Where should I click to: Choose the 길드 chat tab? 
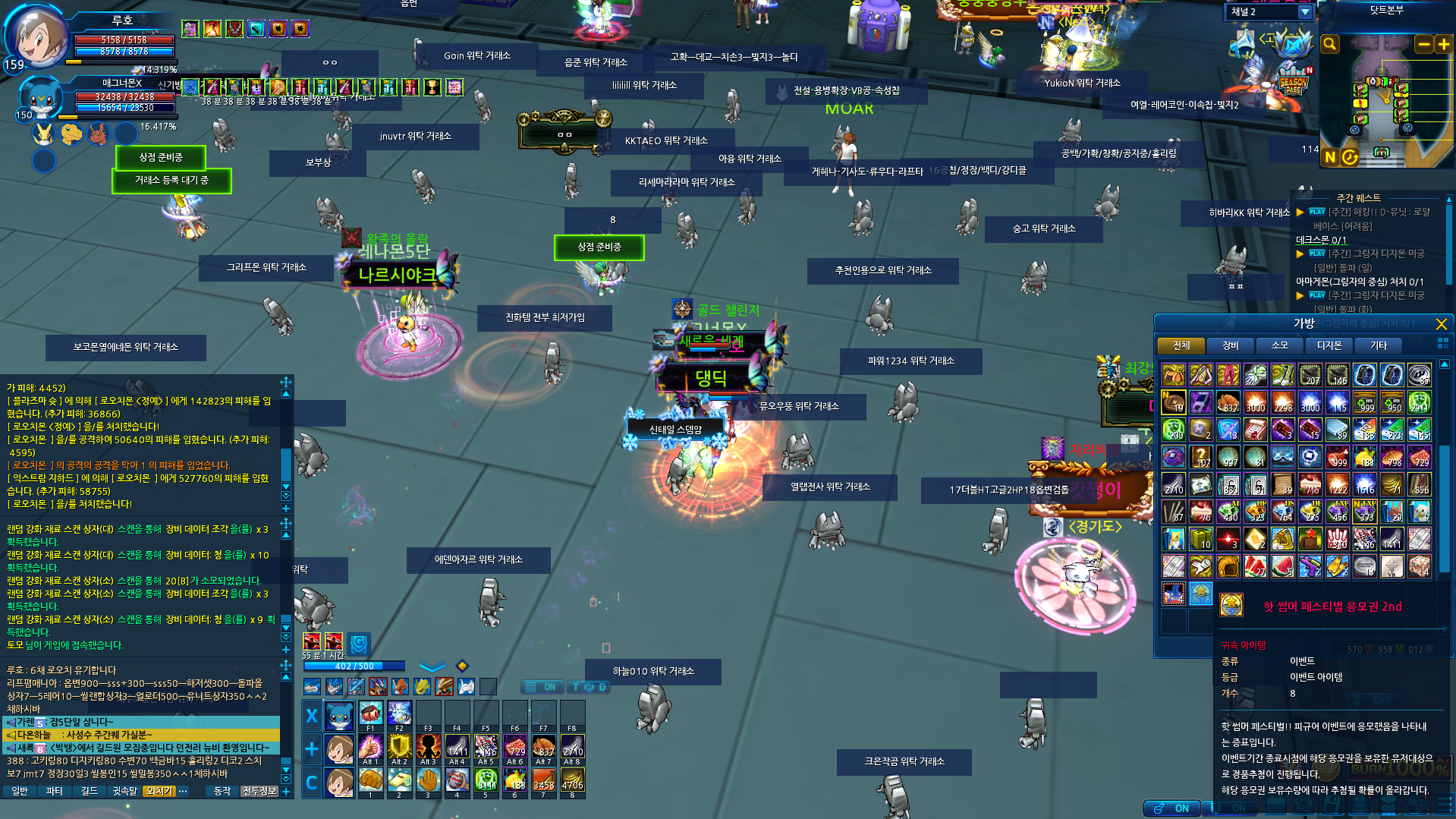click(x=90, y=792)
